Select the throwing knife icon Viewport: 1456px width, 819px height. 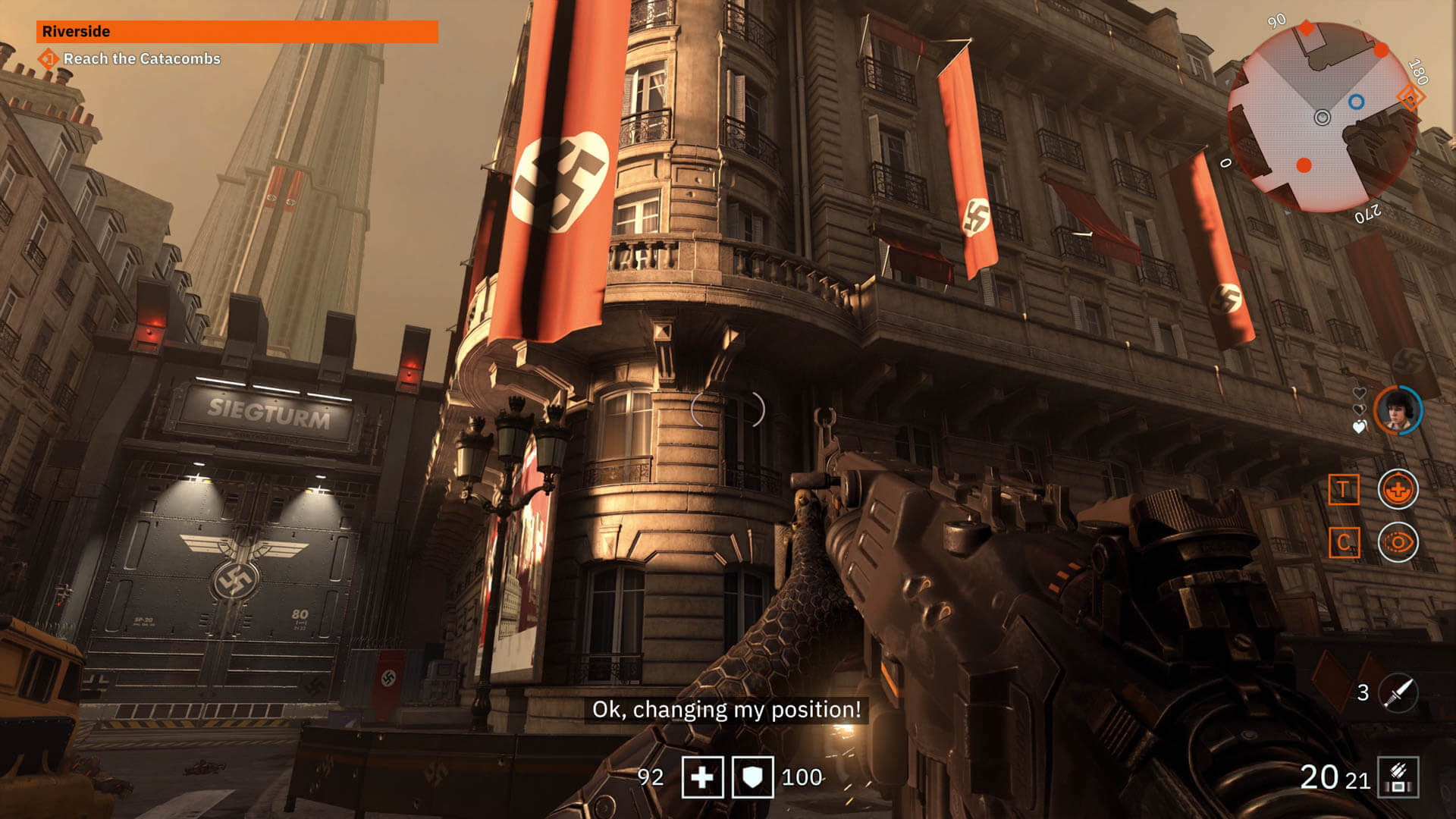1398,692
